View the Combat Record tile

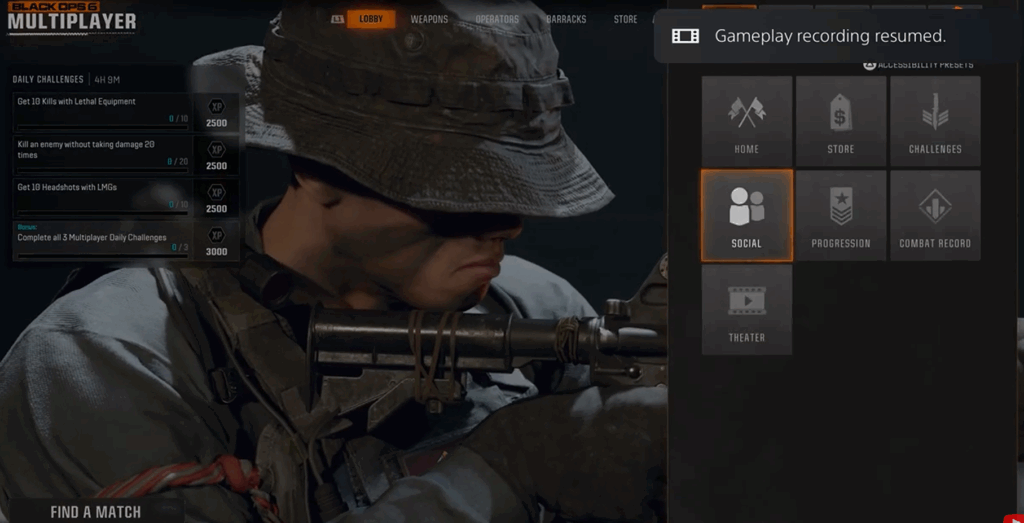pos(935,215)
